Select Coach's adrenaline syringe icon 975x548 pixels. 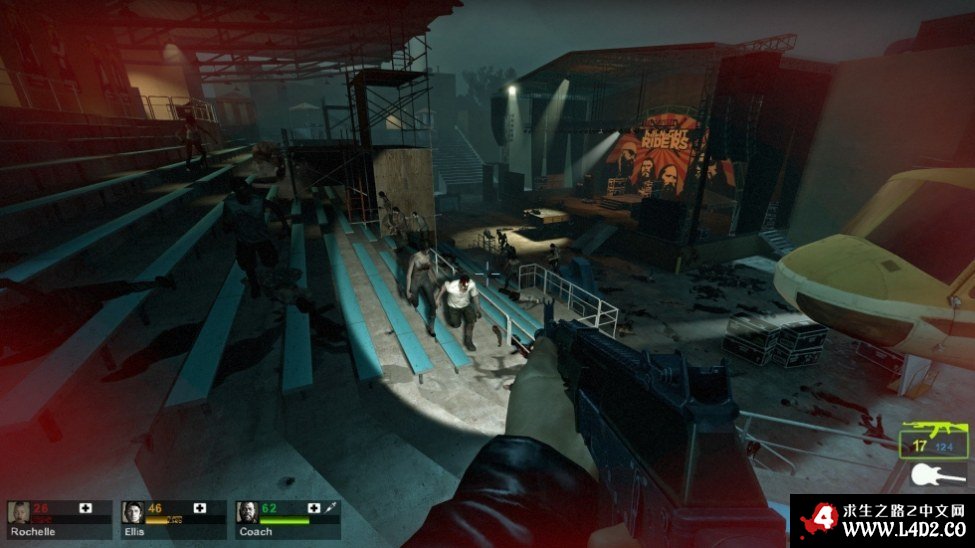pyautogui.click(x=331, y=509)
